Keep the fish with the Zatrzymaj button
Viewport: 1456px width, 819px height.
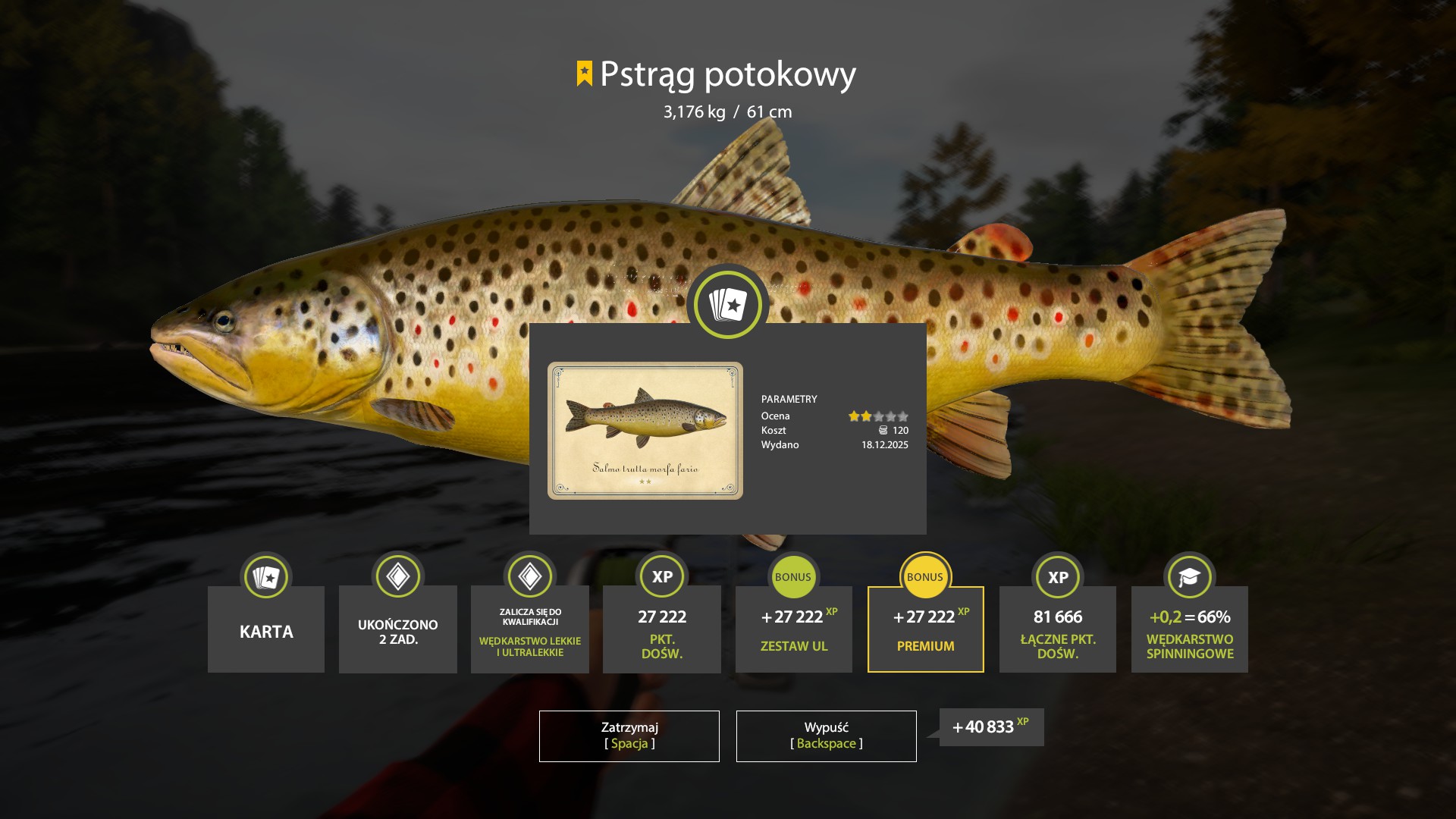pyautogui.click(x=629, y=736)
